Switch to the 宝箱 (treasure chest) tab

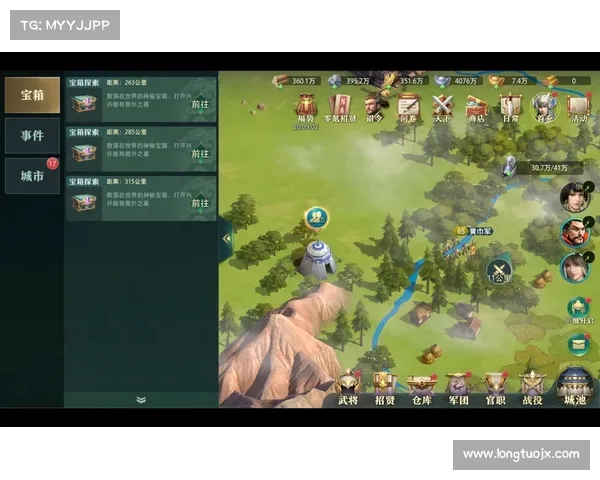[x=32, y=95]
